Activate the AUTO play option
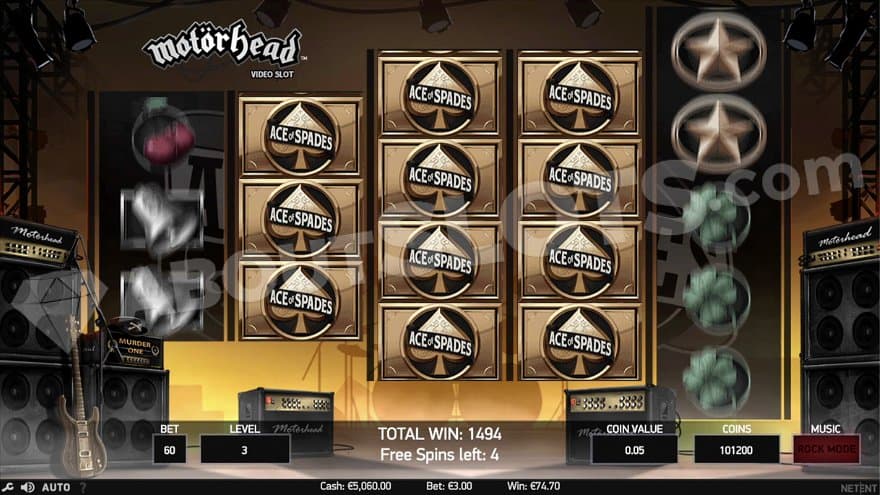 pos(56,487)
